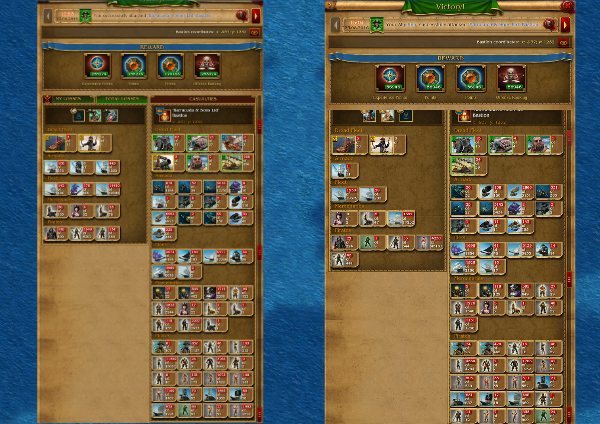Switch to the Total Losses tab
This screenshot has width=600, height=424.
click(x=121, y=99)
